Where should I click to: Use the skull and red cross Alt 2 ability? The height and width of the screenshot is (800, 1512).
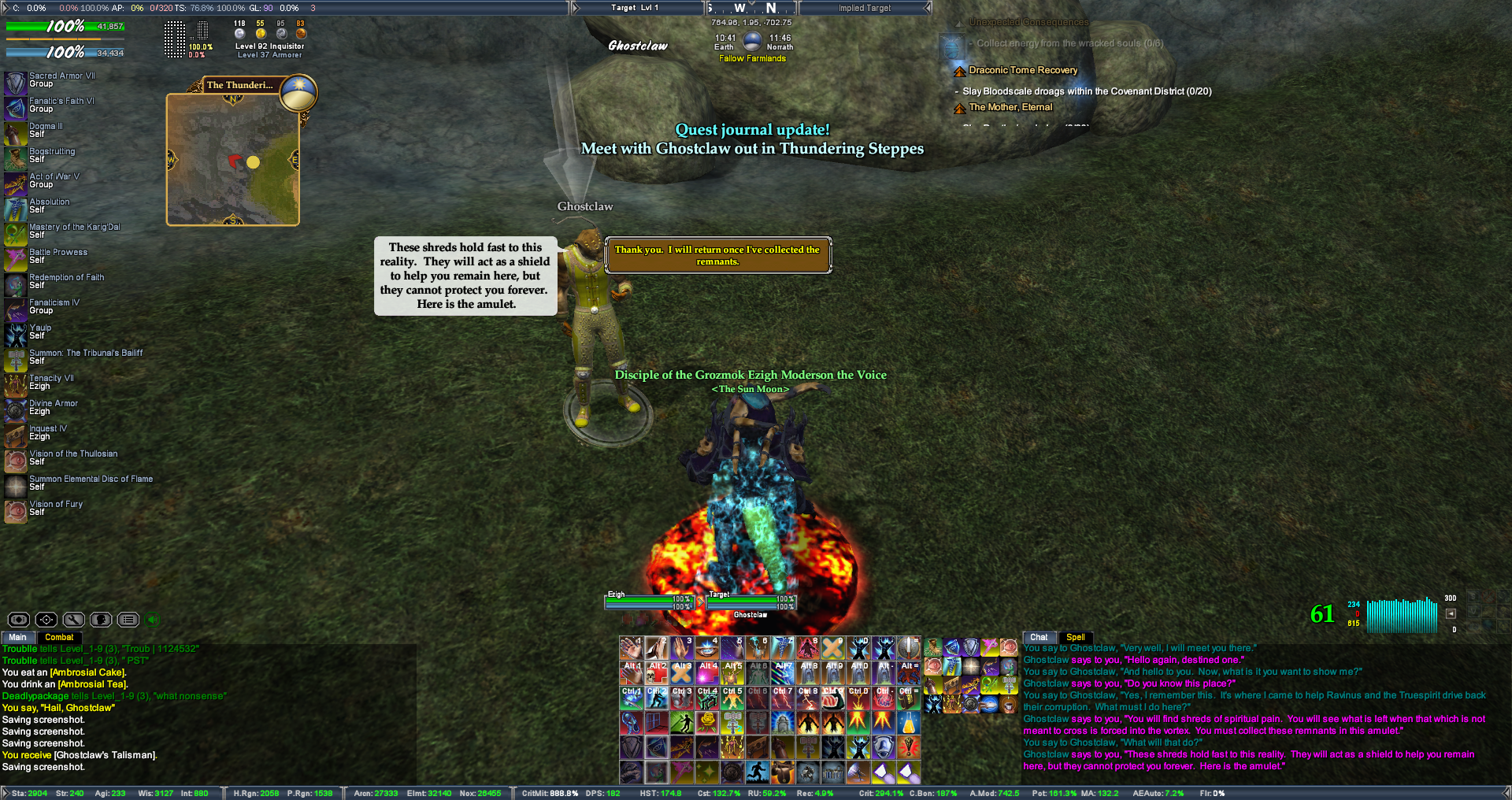pyautogui.click(x=657, y=672)
